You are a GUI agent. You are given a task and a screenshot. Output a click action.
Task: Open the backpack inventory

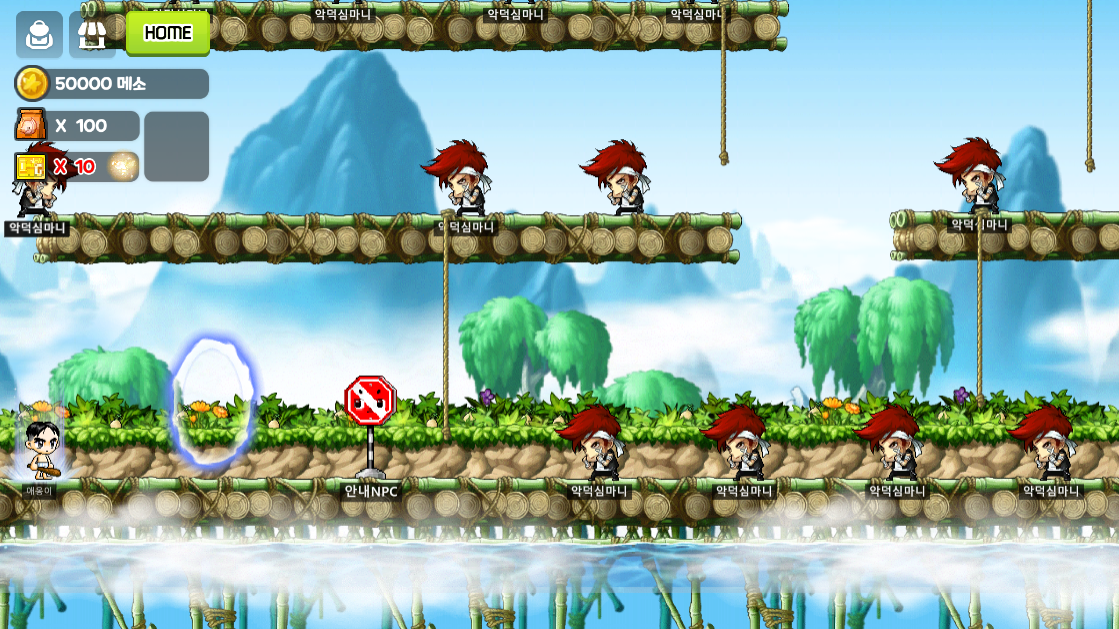39,34
